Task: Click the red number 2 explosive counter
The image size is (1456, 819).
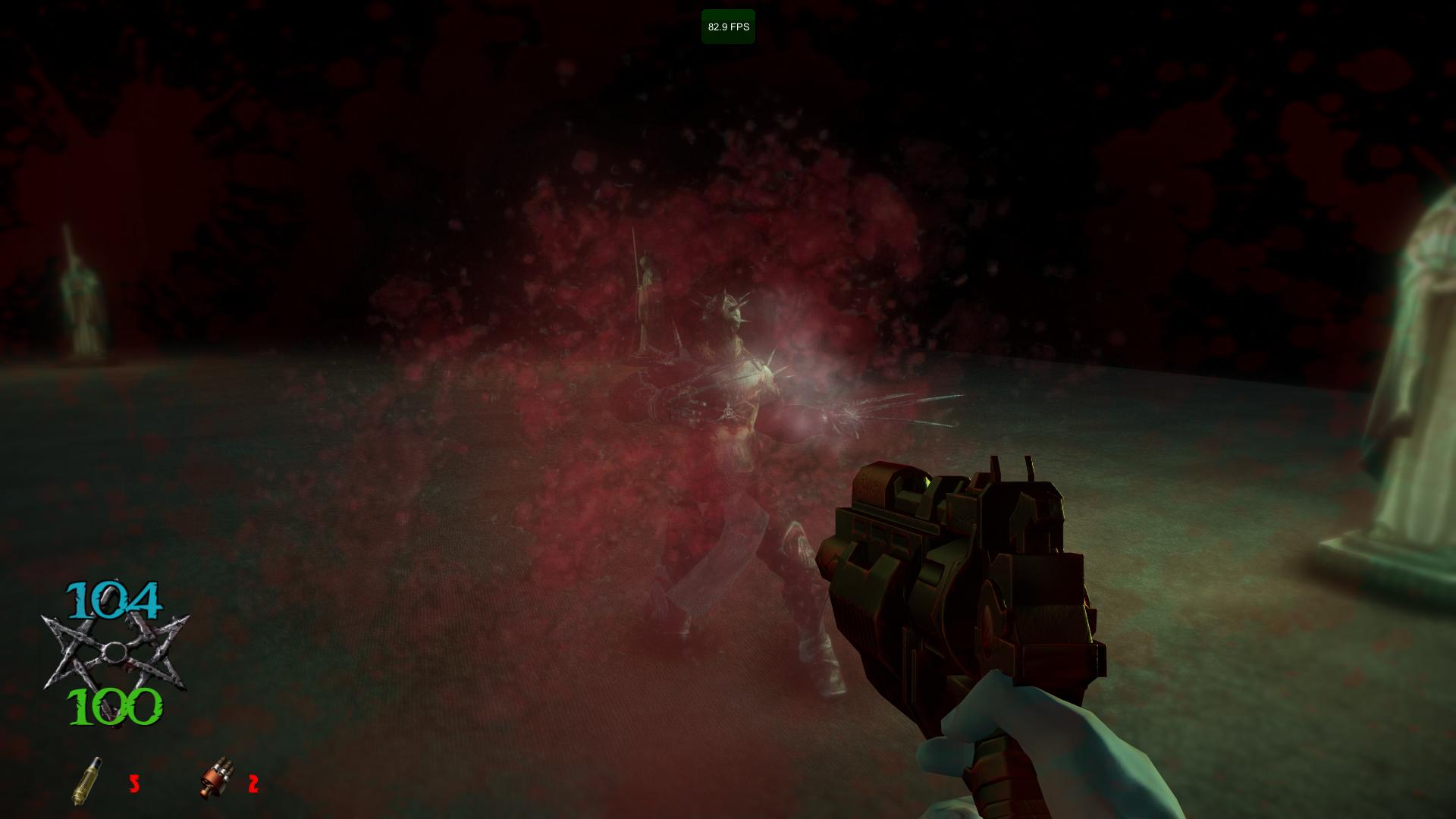Action: 253,783
